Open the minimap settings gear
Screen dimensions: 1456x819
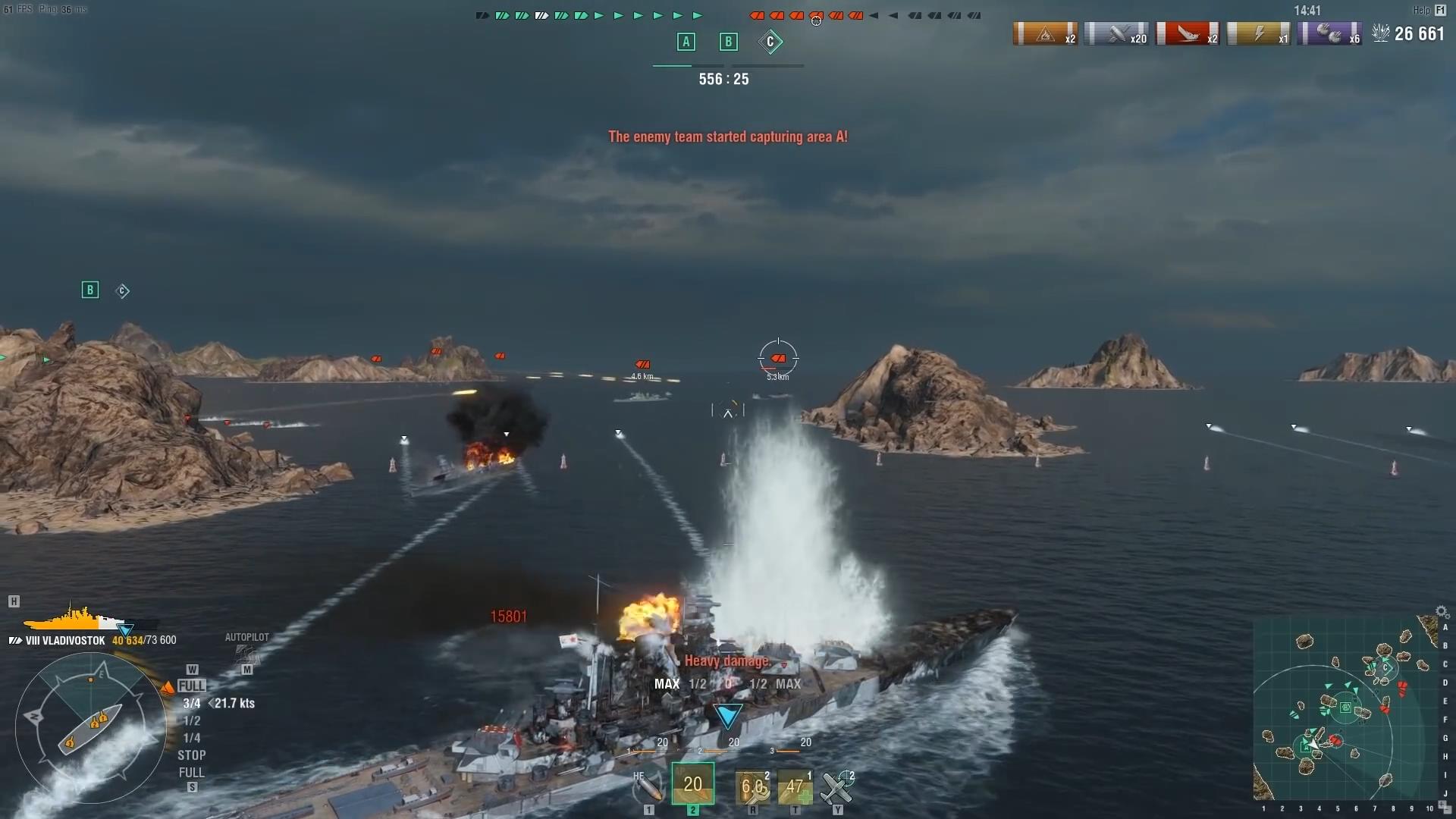coord(1442,612)
